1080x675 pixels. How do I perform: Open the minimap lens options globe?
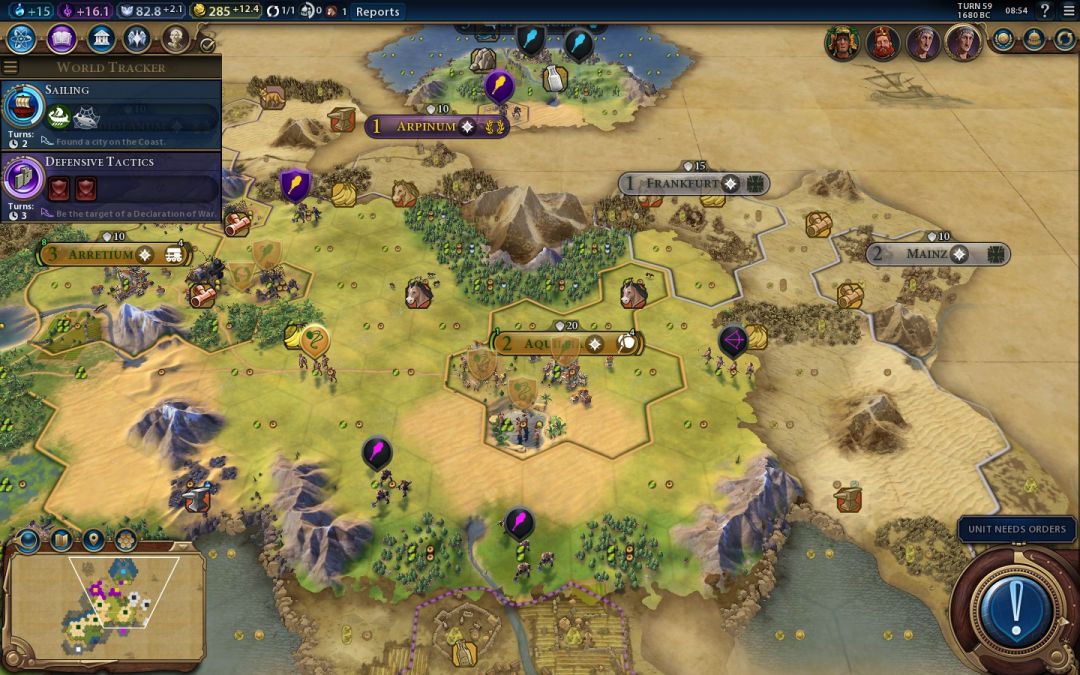click(x=27, y=541)
